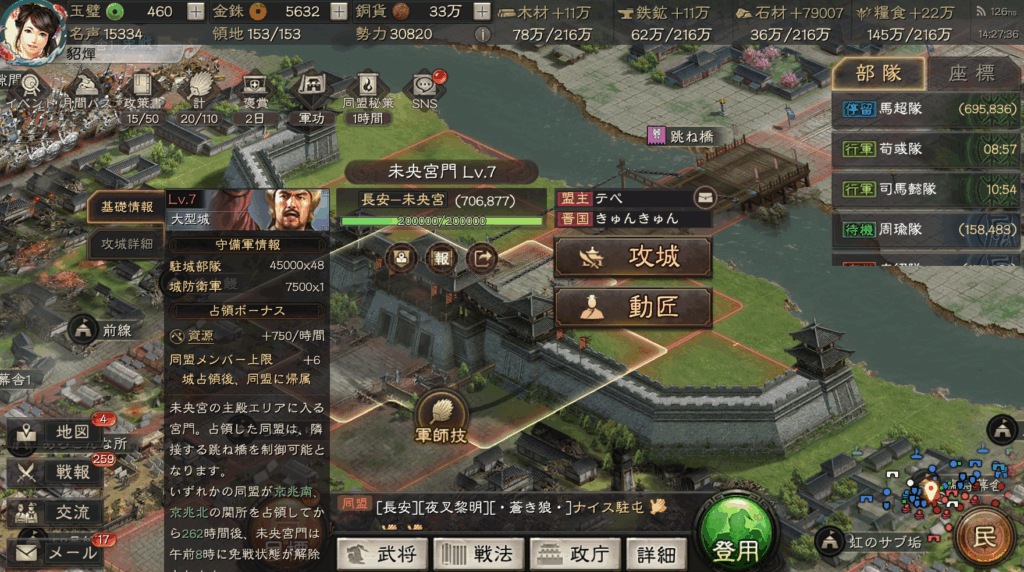Add more 玉璧 with plus button
Screen dimensions: 1024x572
(x=195, y=12)
